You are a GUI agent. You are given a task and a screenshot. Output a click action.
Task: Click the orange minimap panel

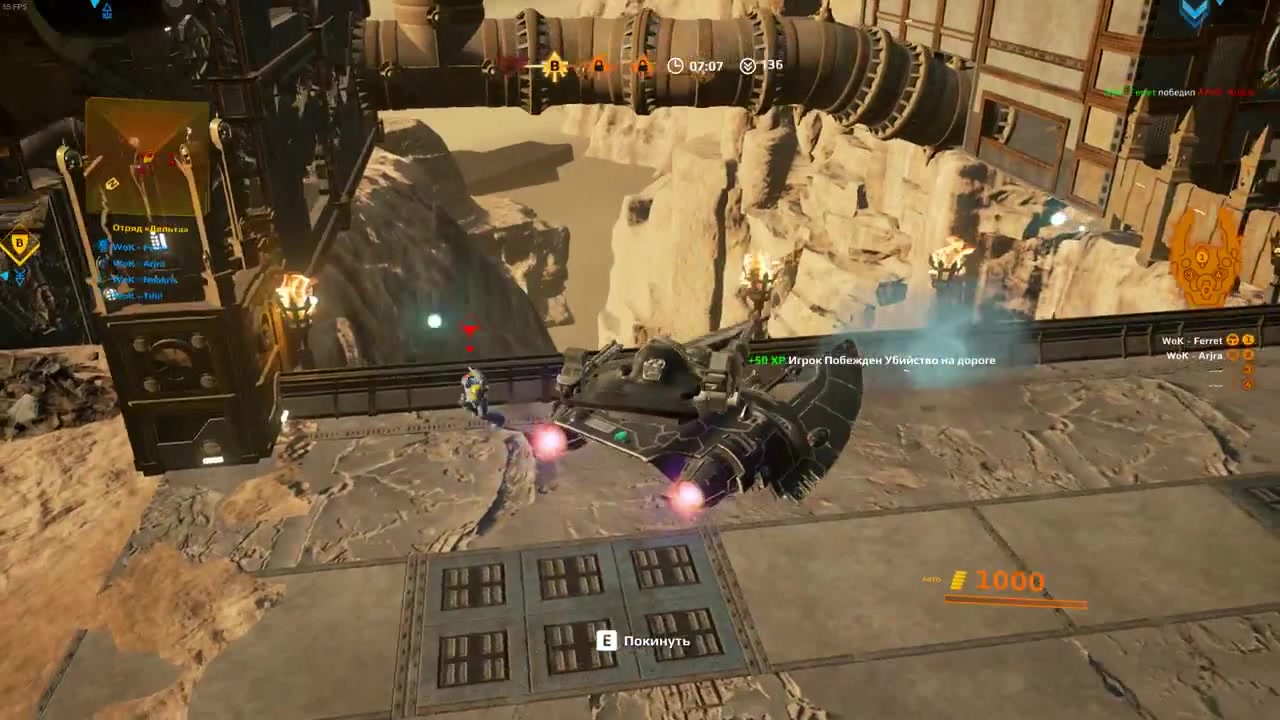coord(147,156)
